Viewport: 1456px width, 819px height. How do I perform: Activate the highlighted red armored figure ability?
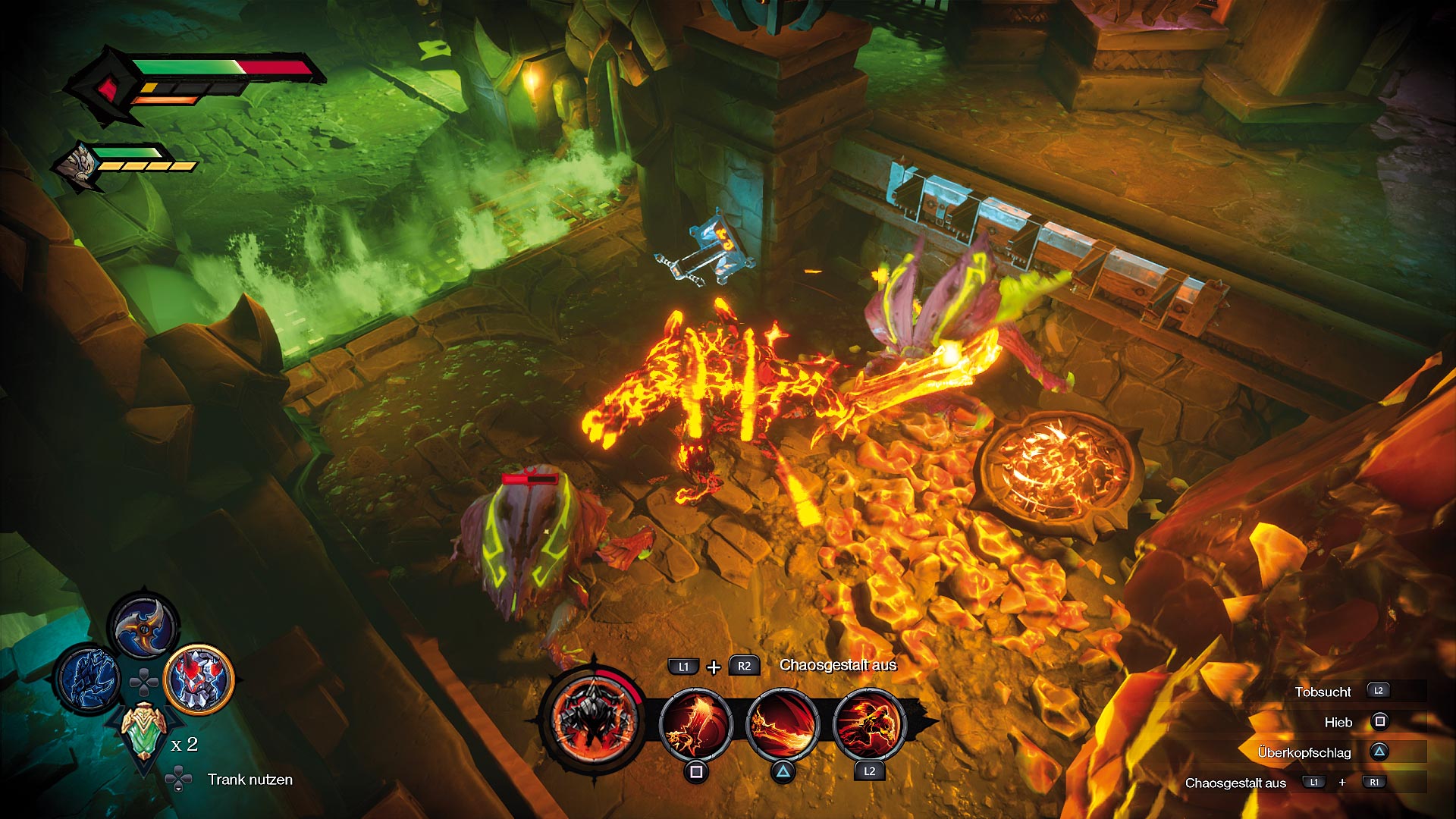[199, 679]
